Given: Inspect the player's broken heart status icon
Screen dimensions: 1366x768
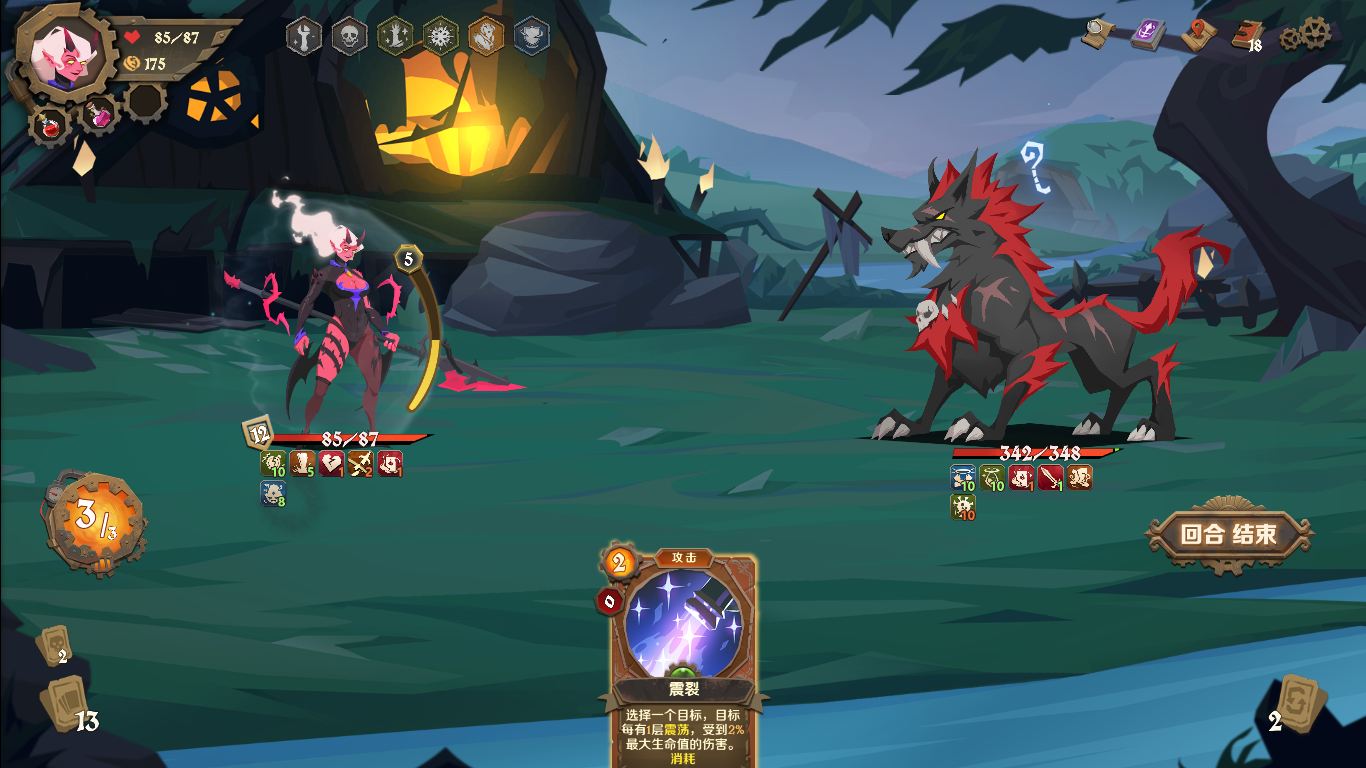Looking at the screenshot, I should pos(331,464).
